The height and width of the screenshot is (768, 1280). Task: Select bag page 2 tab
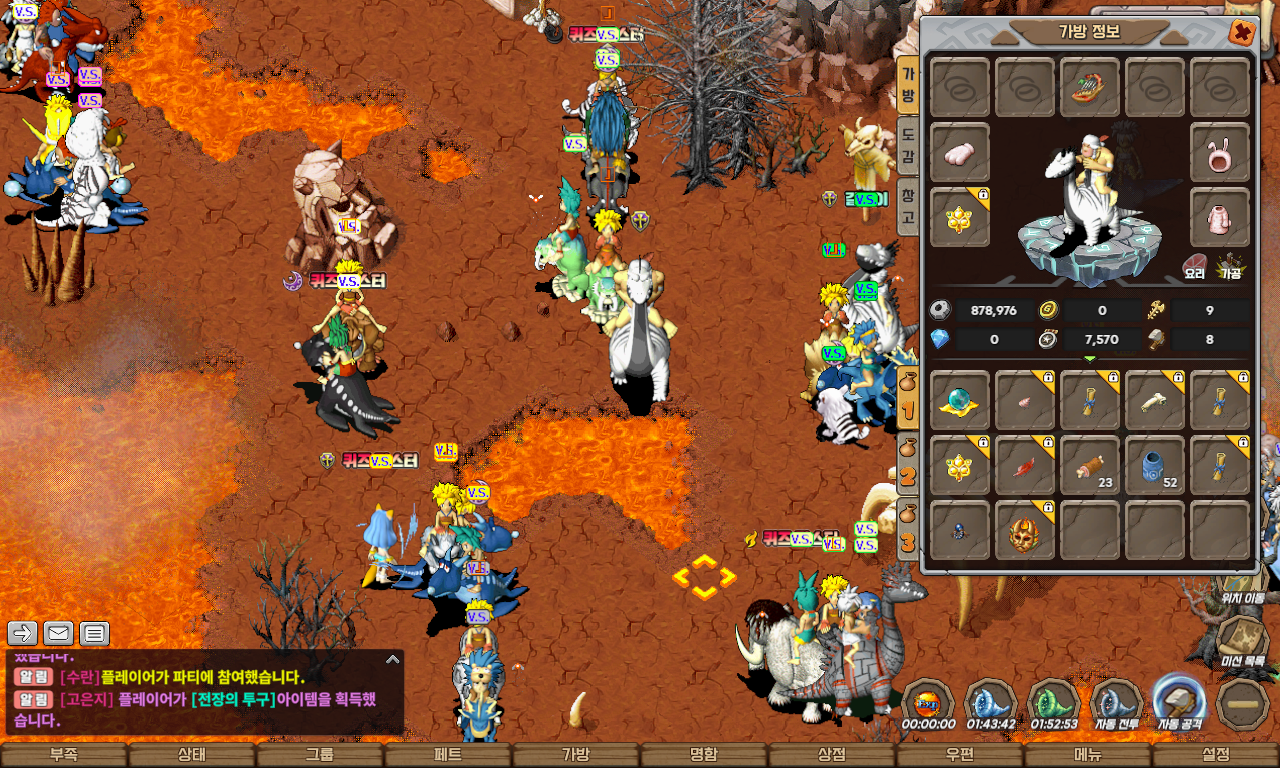pyautogui.click(x=908, y=463)
